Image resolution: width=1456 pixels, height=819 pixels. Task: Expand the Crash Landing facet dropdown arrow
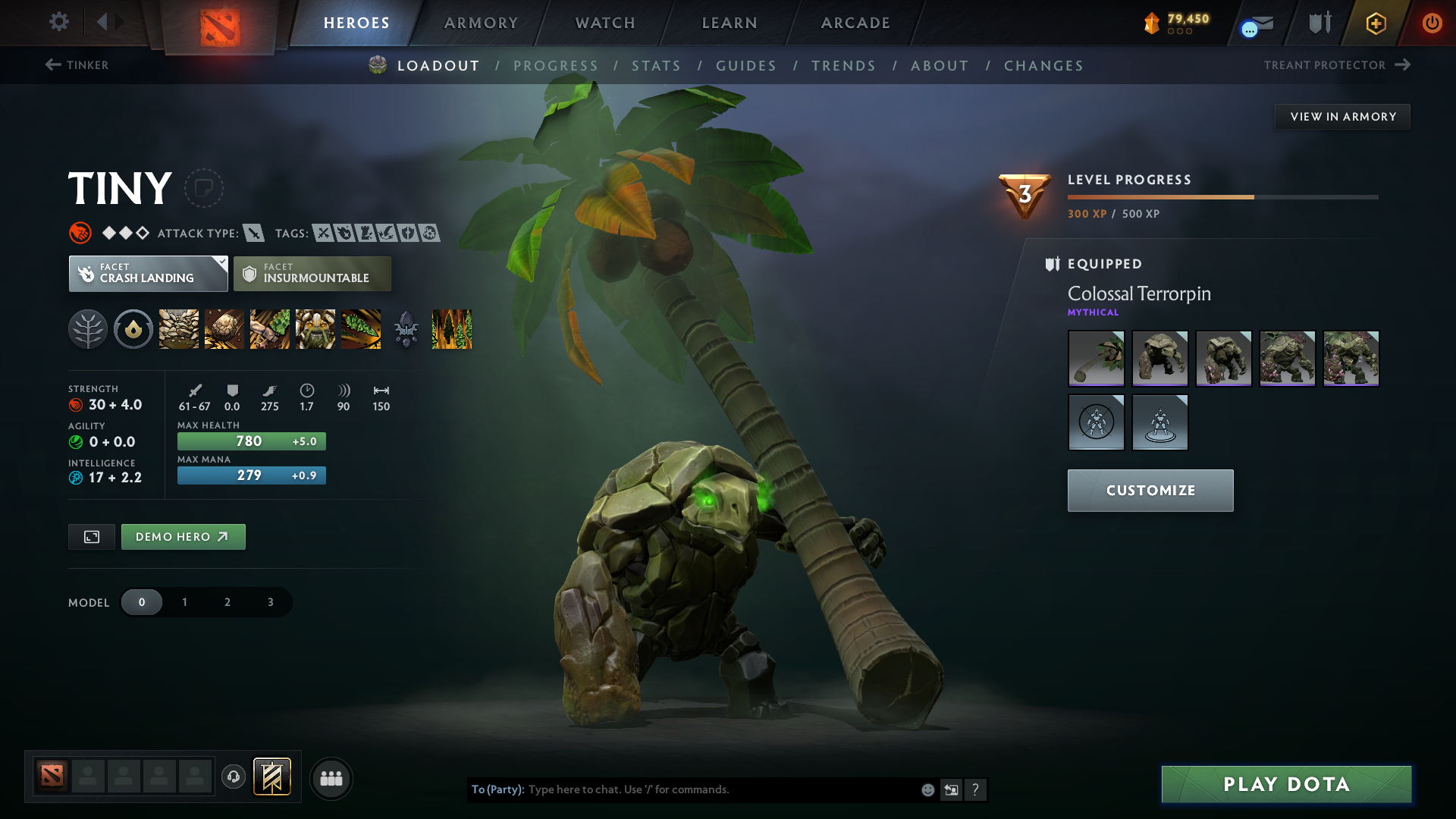point(221,263)
